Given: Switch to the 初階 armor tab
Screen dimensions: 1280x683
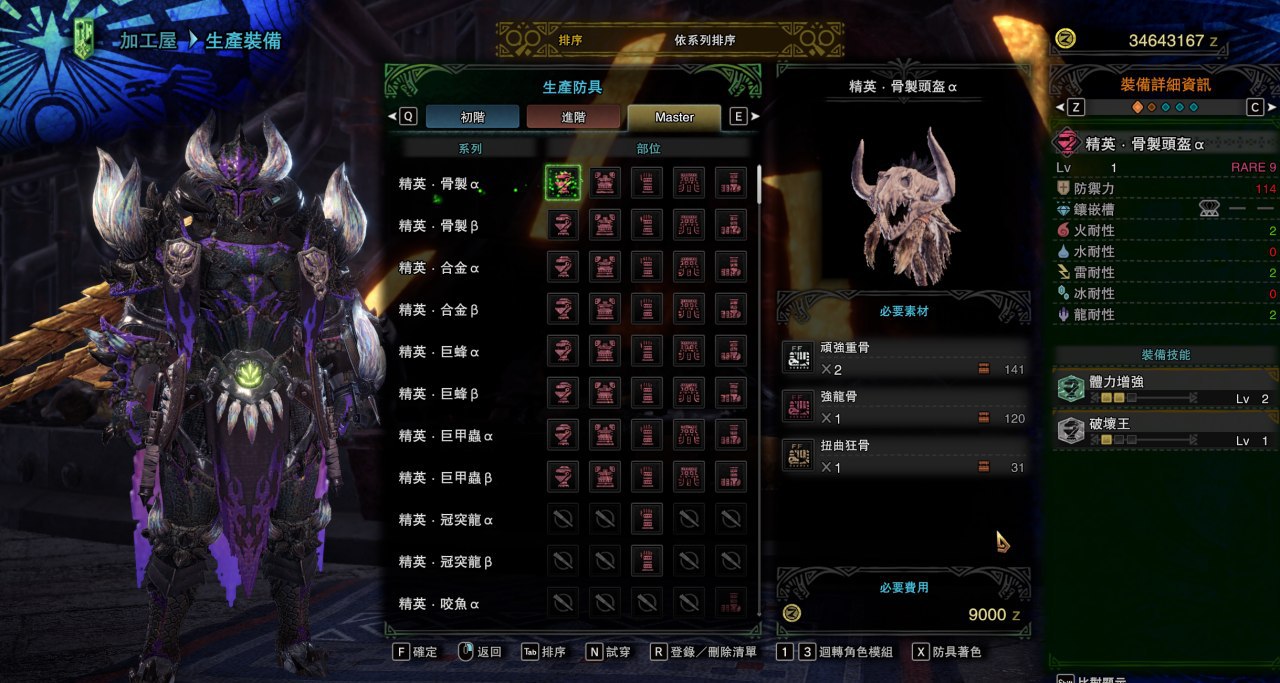Looking at the screenshot, I should click(472, 117).
